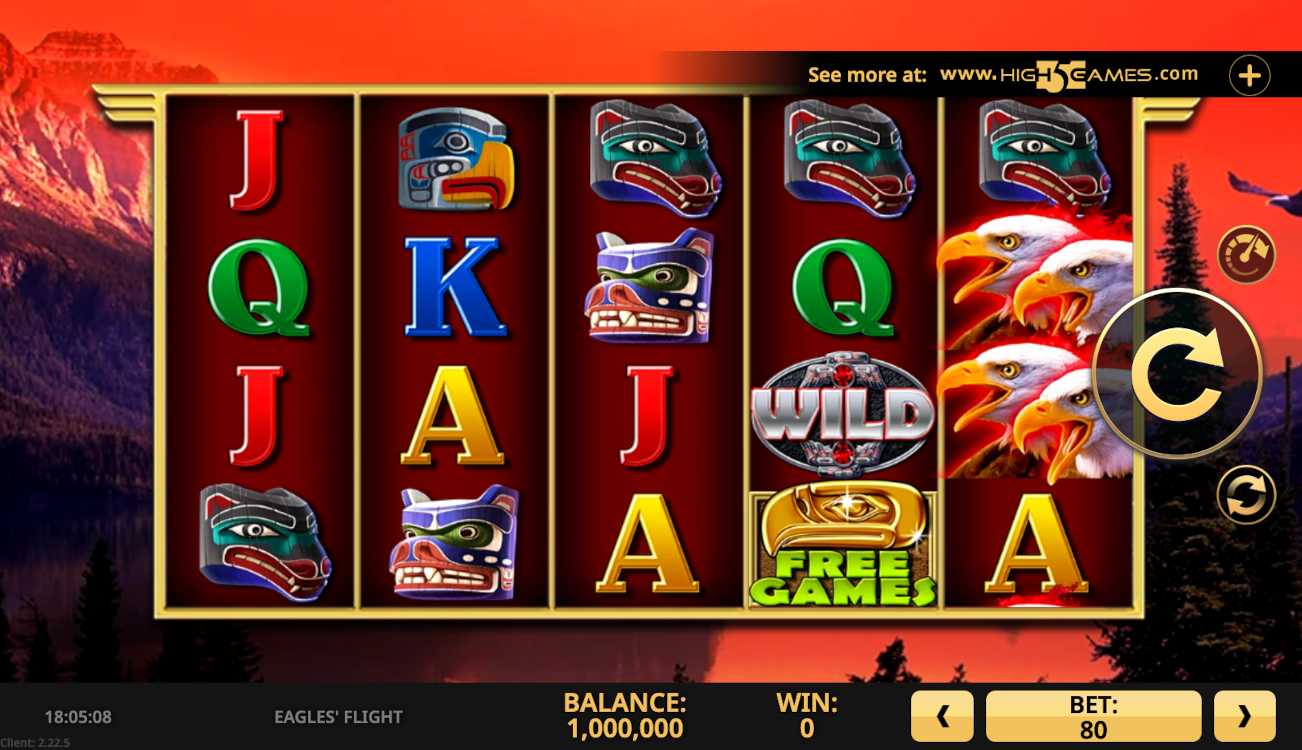Expand the plus menu button
1302x750 pixels.
(x=1249, y=75)
